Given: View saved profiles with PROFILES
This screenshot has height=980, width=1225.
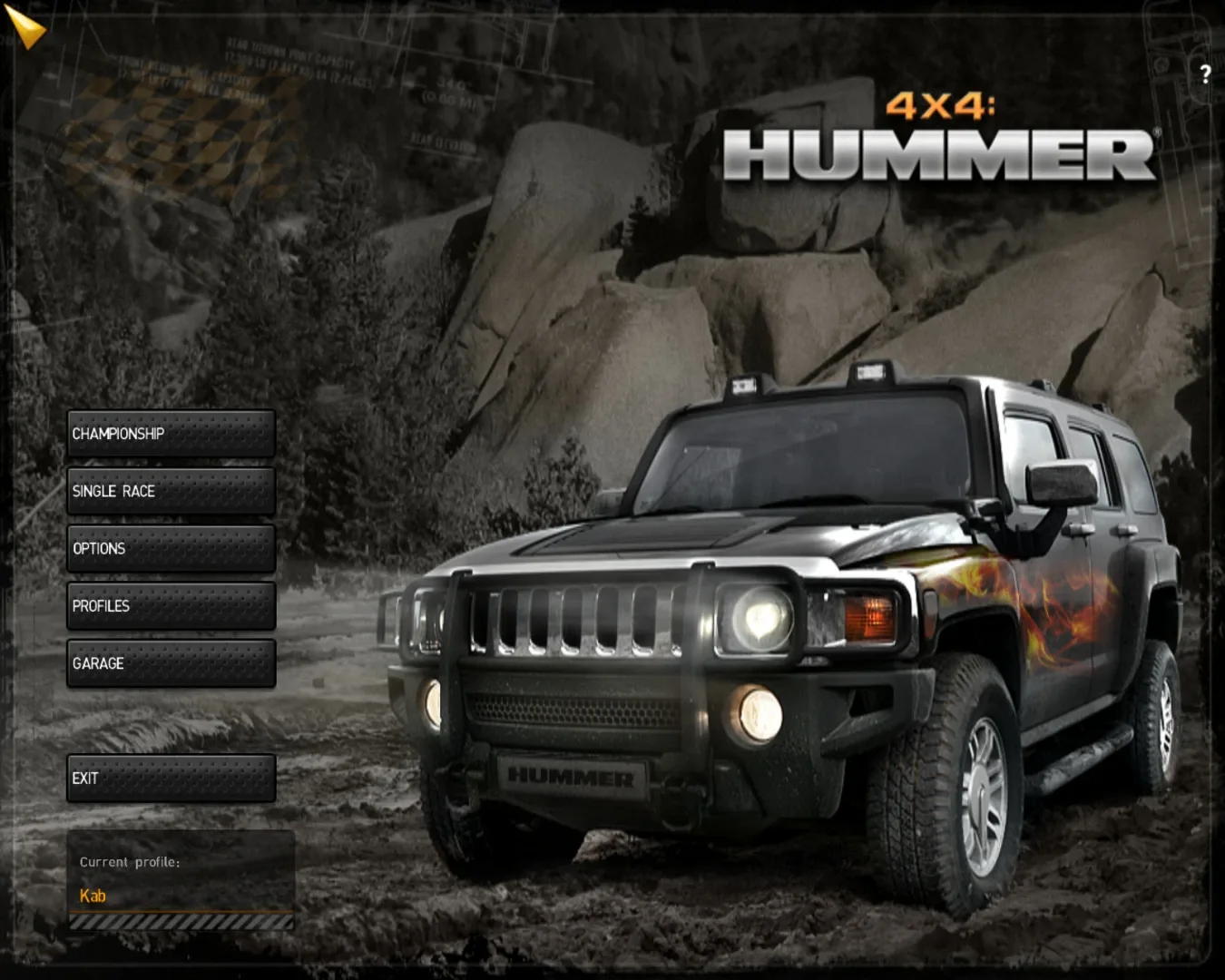Looking at the screenshot, I should tap(170, 606).
